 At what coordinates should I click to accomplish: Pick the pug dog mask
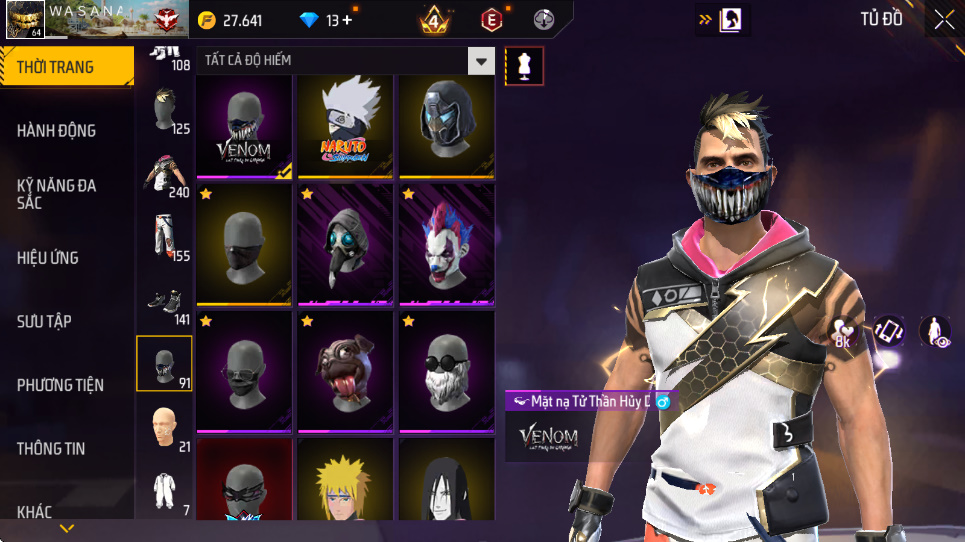[346, 370]
